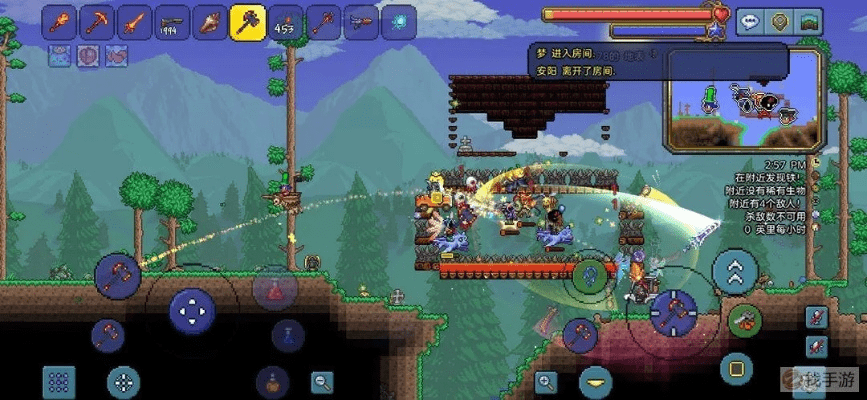Tap the yellow square button
This screenshot has height=400, width=867.
(737, 364)
